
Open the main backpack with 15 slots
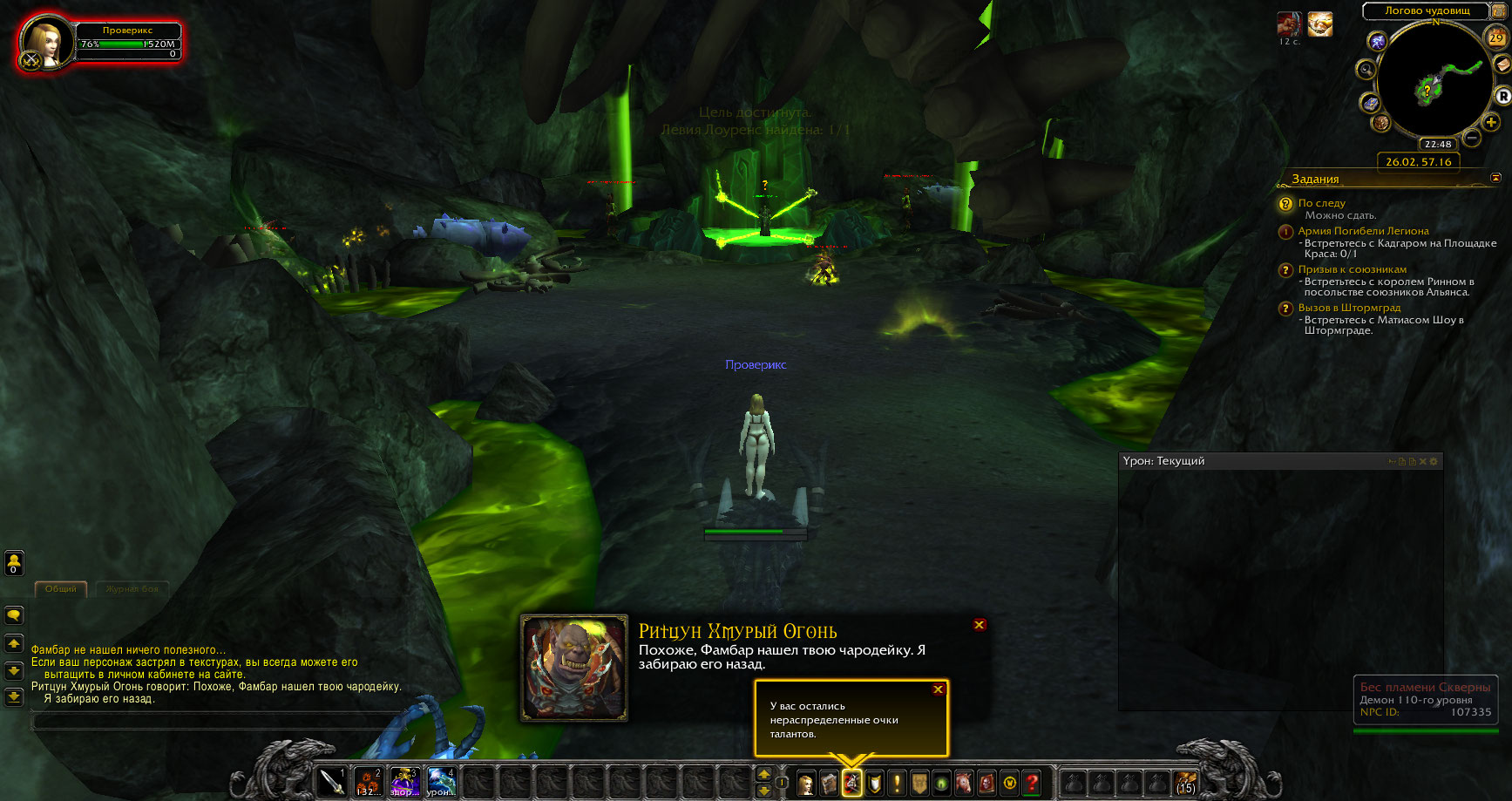pos(1186,782)
